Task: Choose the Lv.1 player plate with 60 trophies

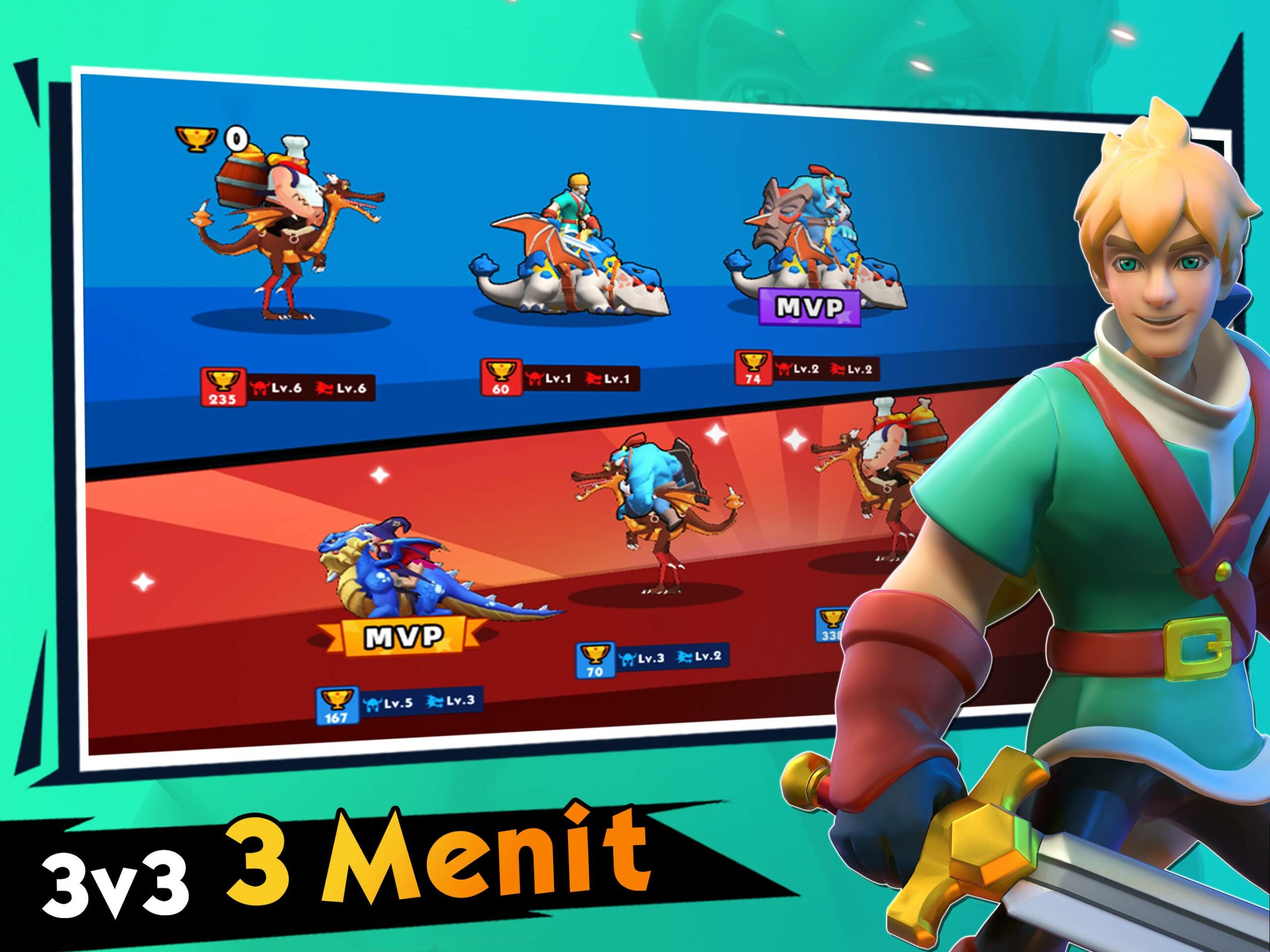Action: tap(560, 379)
